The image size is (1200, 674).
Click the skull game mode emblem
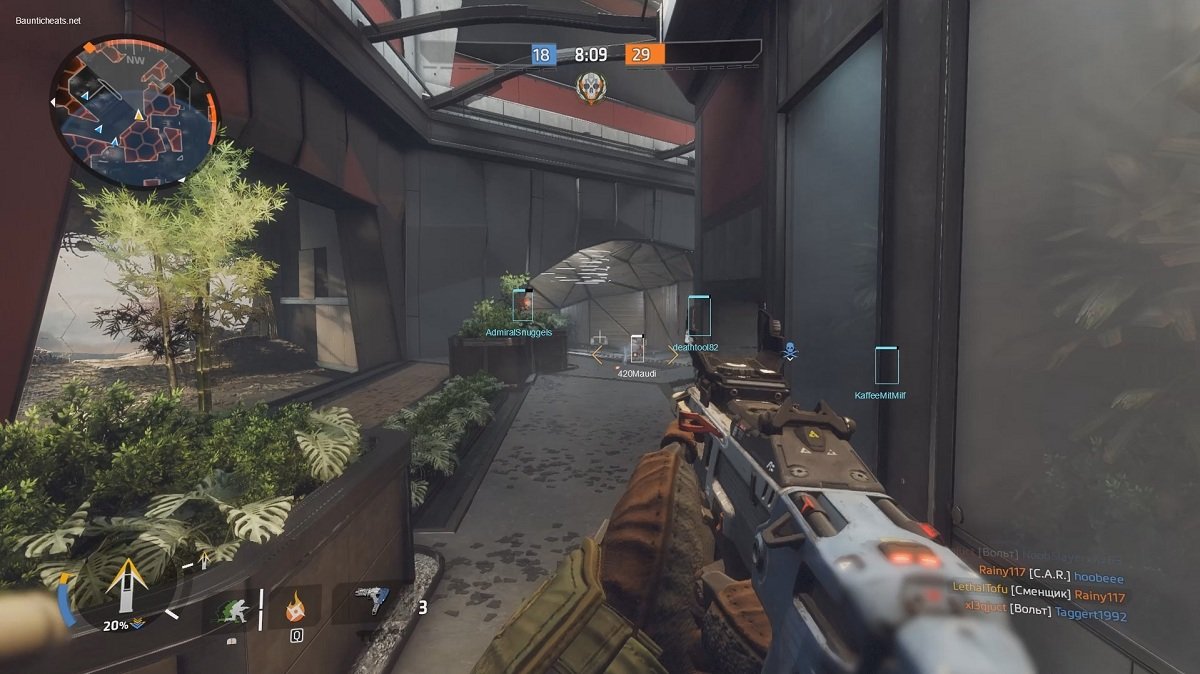click(x=590, y=89)
